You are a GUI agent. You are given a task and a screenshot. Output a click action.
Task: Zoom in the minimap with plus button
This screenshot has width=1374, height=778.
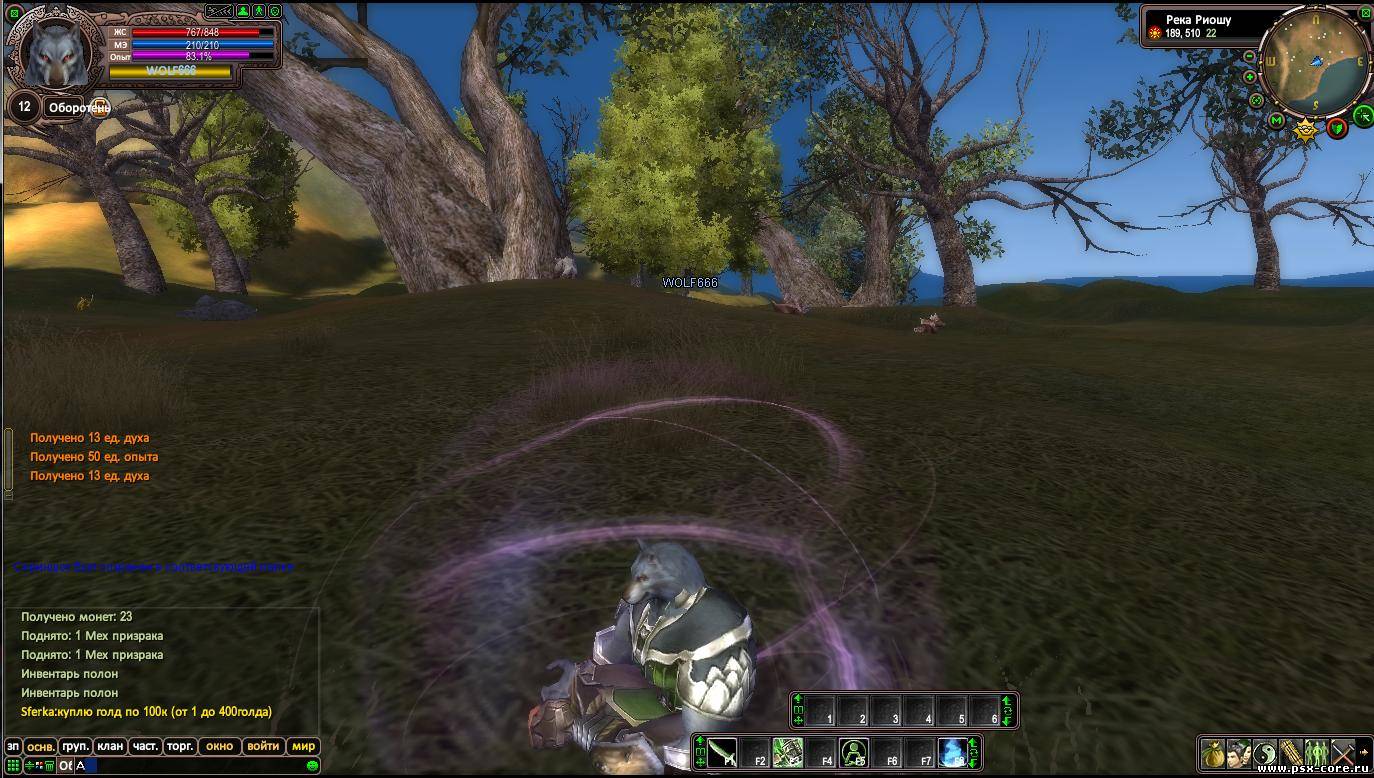[x=1250, y=77]
